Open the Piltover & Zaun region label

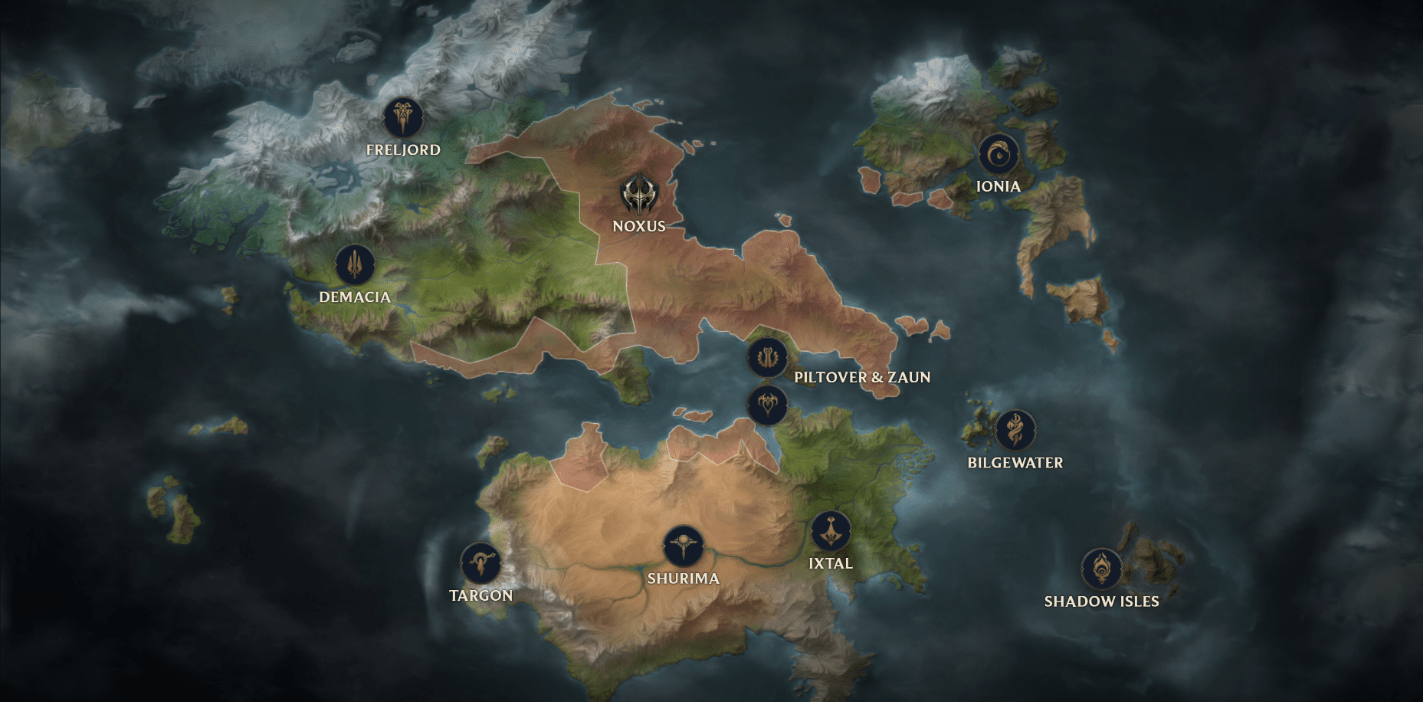click(862, 377)
